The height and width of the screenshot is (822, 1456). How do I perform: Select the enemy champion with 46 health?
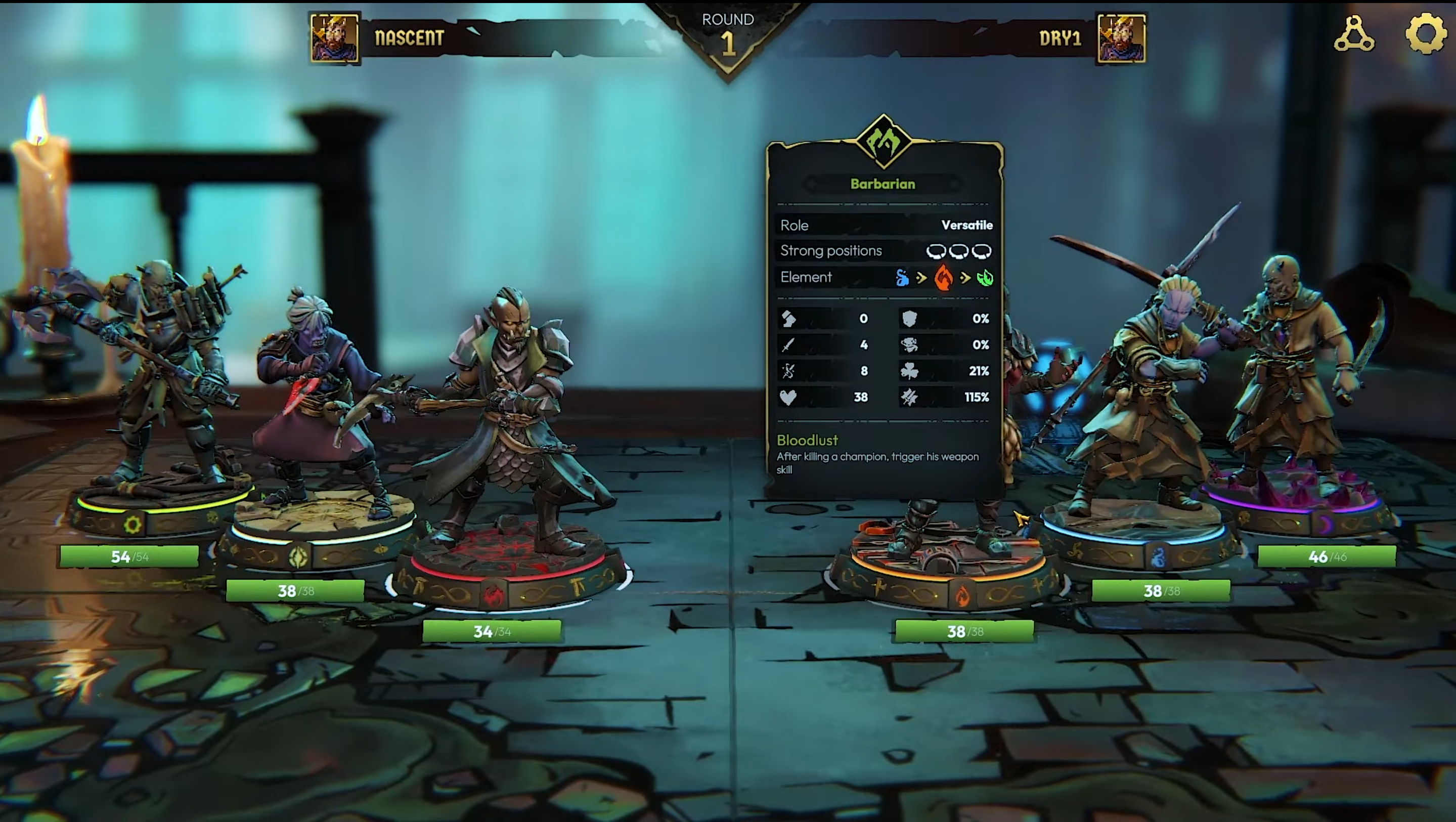[1294, 396]
